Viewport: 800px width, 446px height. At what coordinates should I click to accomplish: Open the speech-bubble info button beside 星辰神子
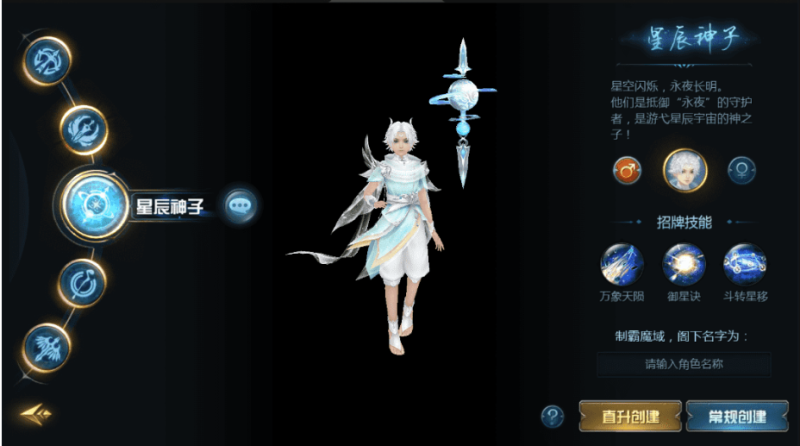click(241, 206)
